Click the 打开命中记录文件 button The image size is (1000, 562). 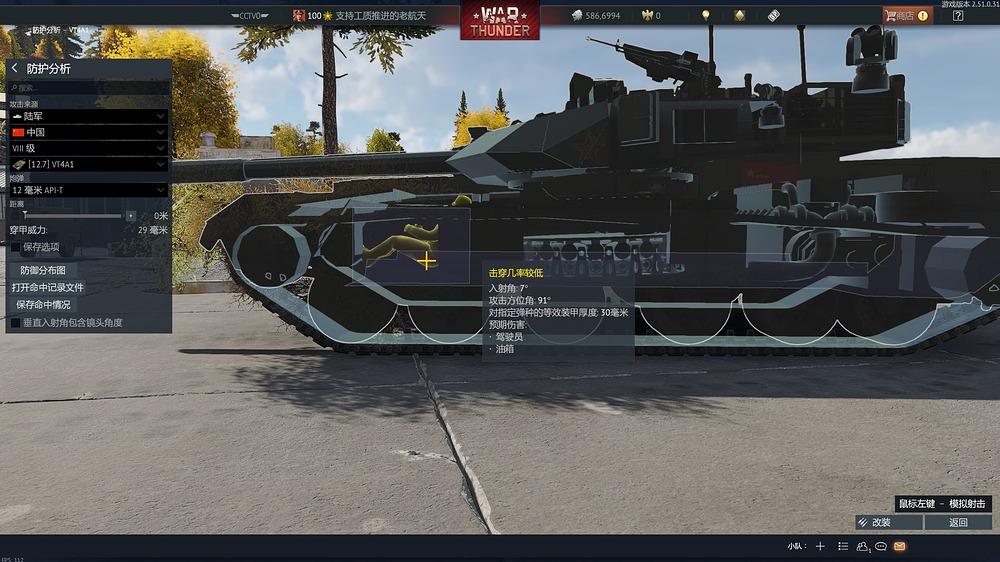pyautogui.click(x=48, y=288)
